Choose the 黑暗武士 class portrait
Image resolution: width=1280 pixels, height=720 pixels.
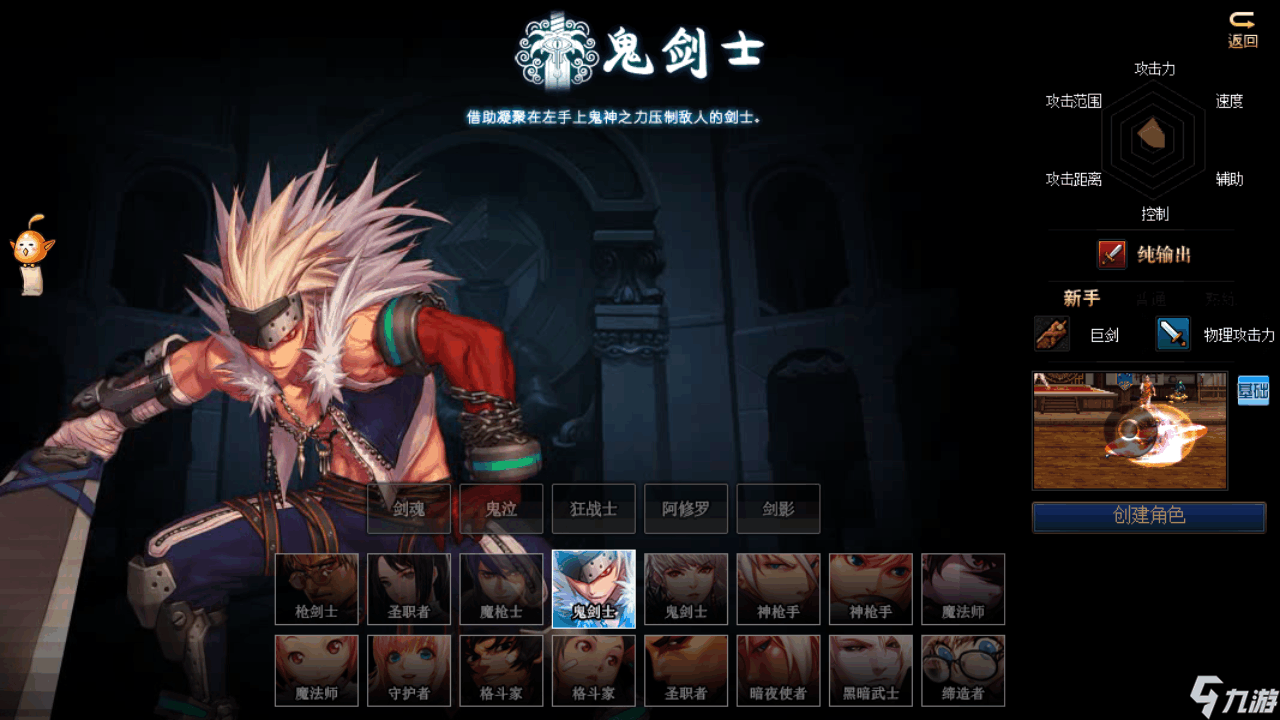[870, 670]
